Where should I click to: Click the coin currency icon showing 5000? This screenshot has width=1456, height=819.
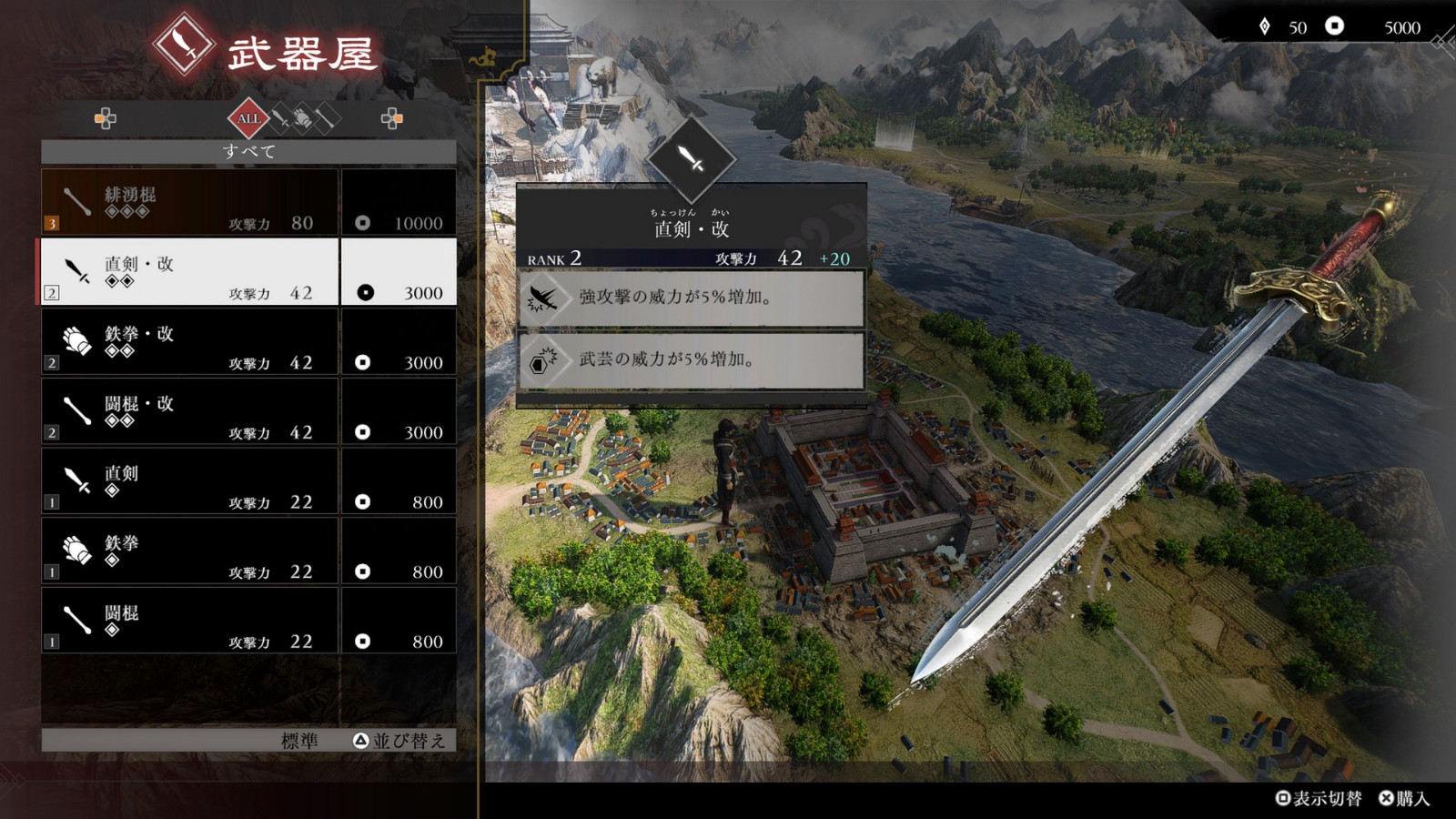(x=1336, y=27)
